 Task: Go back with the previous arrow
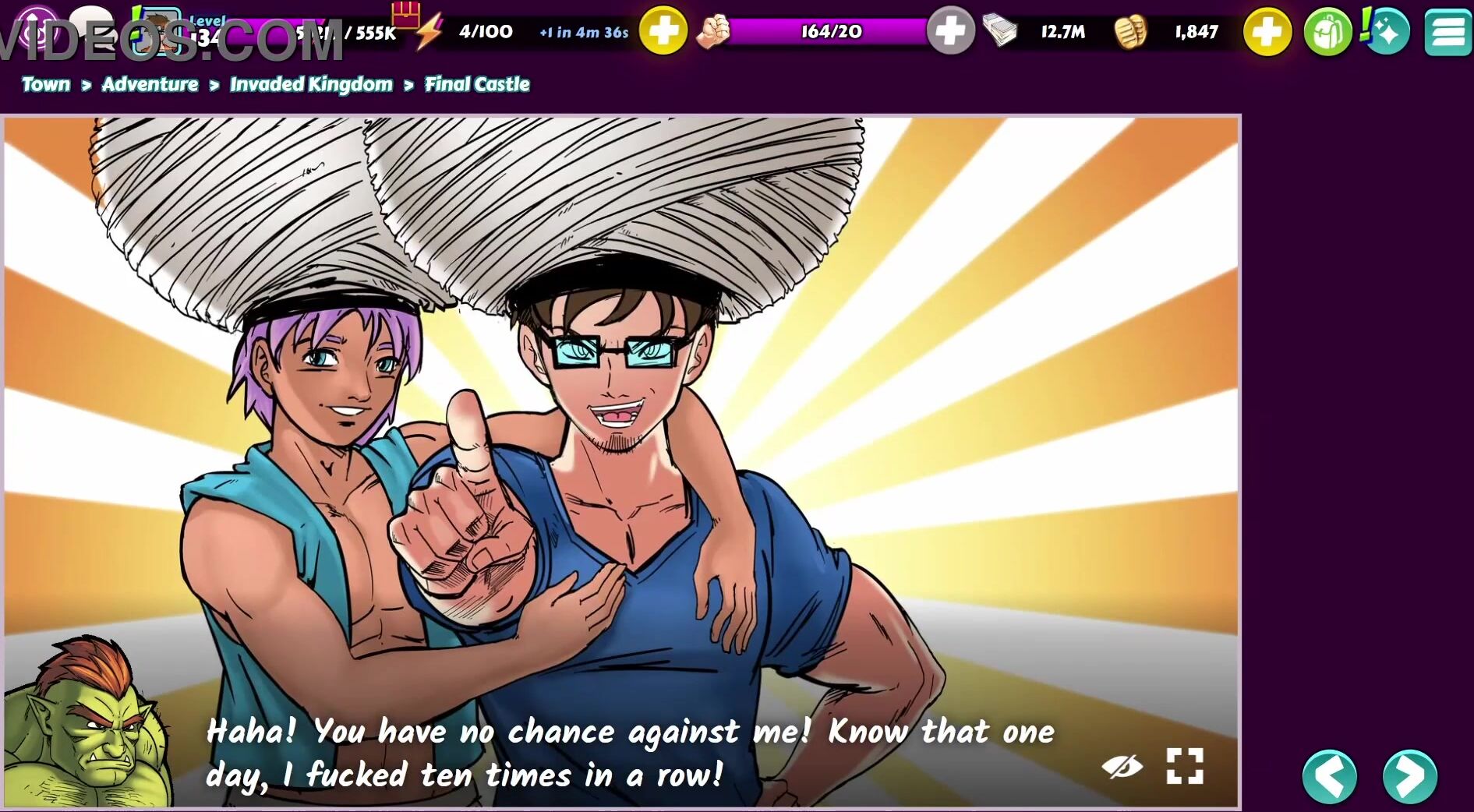coord(1330,776)
